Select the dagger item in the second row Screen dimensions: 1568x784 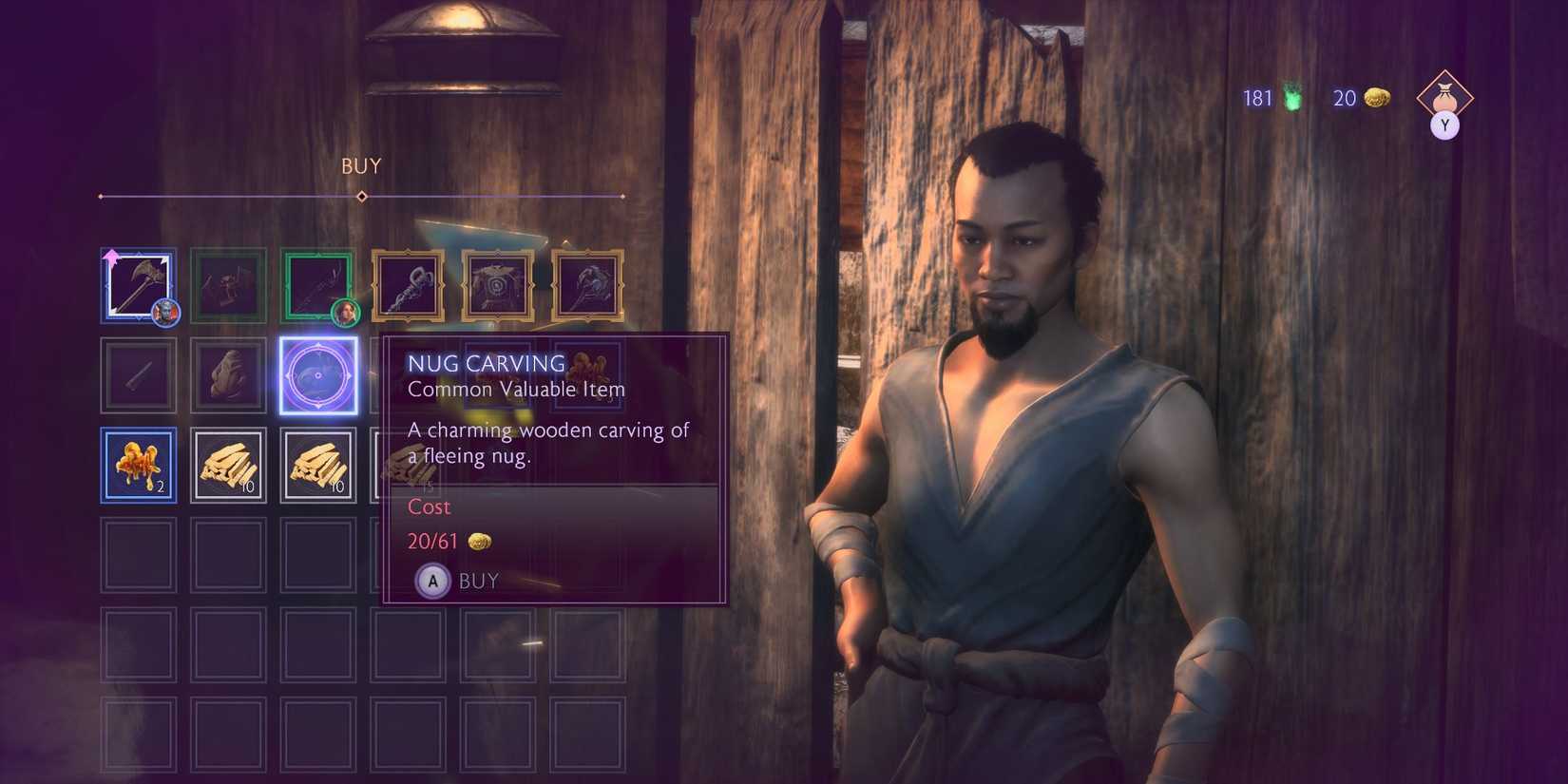coord(139,373)
